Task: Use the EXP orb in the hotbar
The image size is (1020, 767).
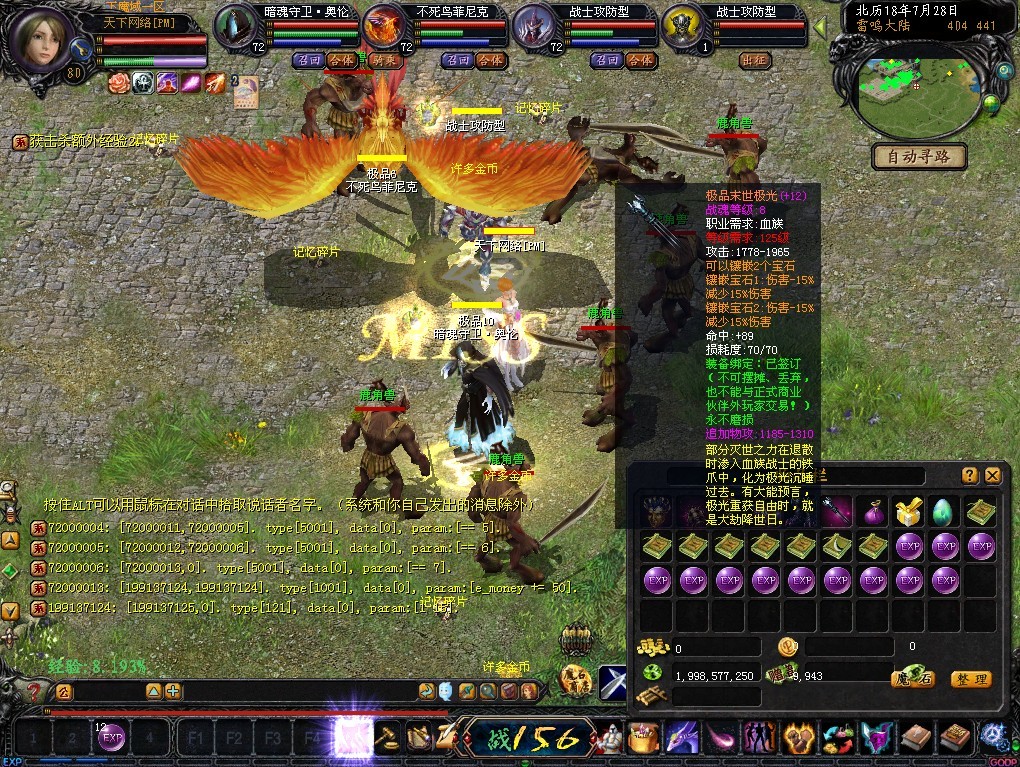Action: 112,739
